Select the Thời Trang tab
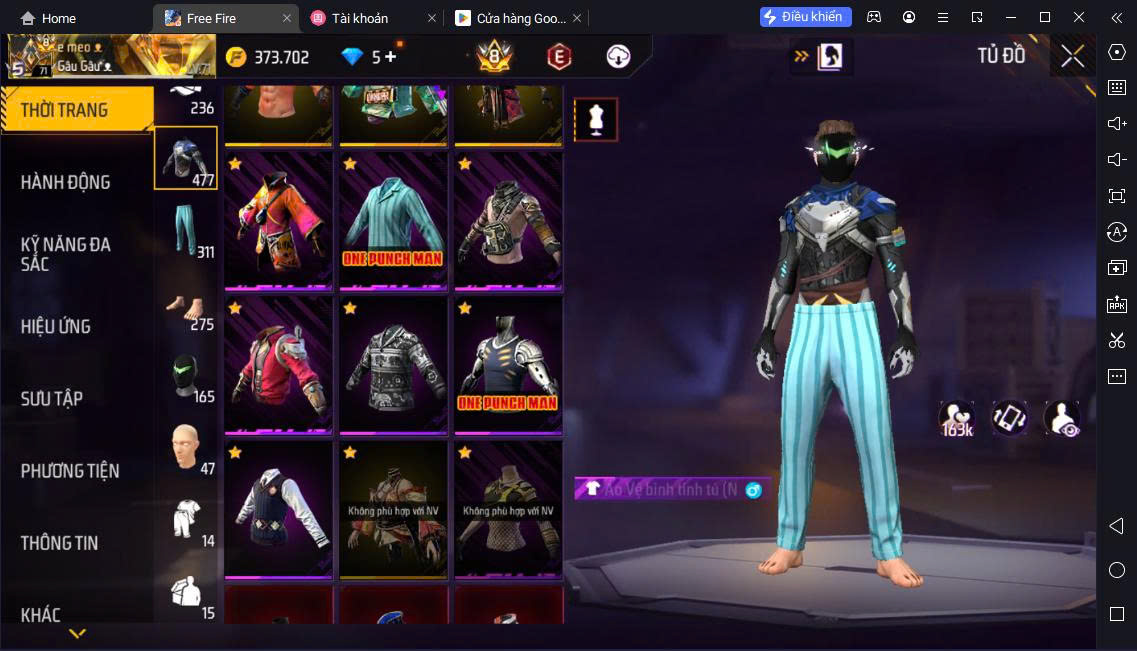The height and width of the screenshot is (651, 1137). (66, 110)
